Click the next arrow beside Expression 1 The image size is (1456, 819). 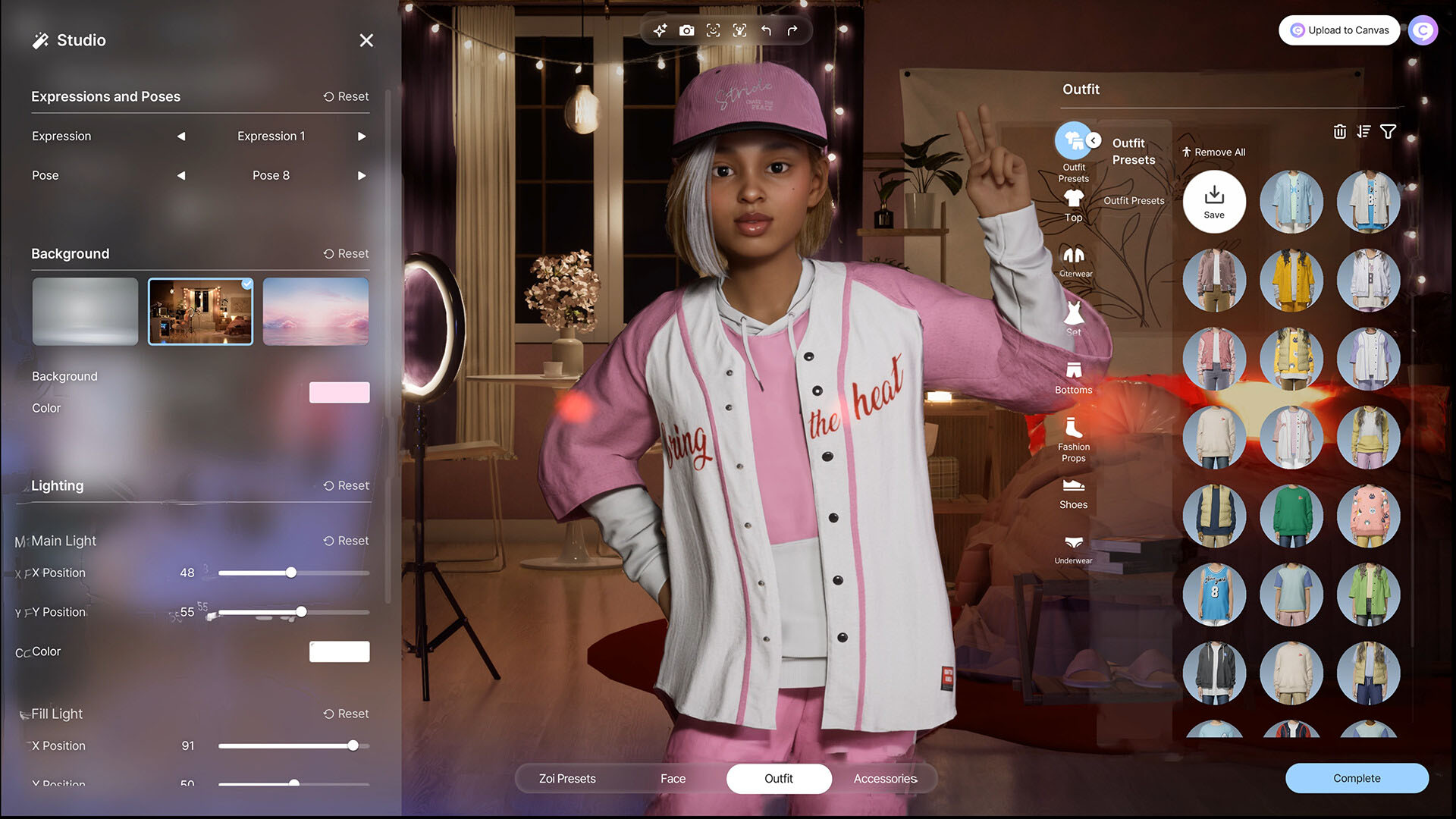[x=362, y=136]
